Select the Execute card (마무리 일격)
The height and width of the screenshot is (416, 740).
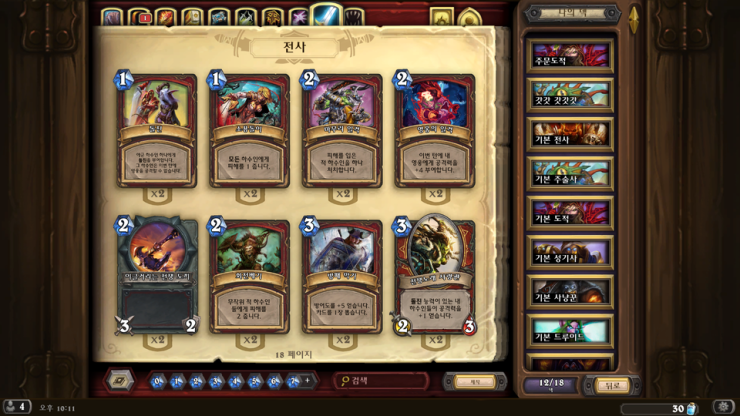pyautogui.click(x=342, y=130)
